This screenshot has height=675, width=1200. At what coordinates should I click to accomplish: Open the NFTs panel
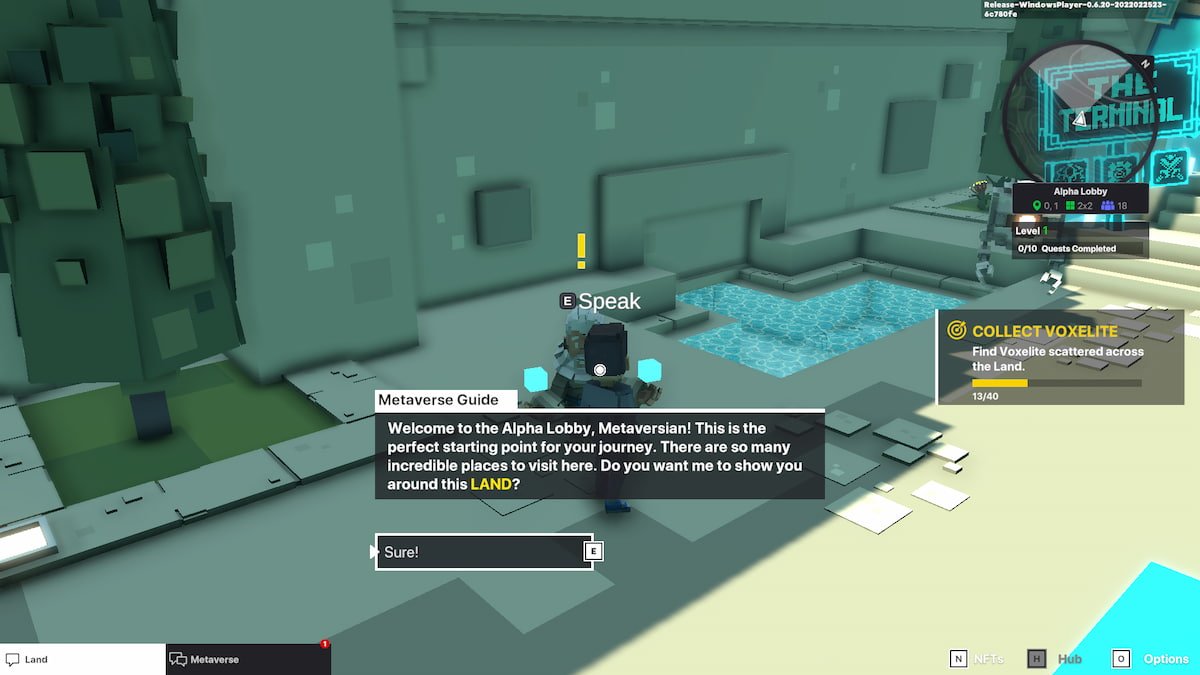click(x=976, y=659)
